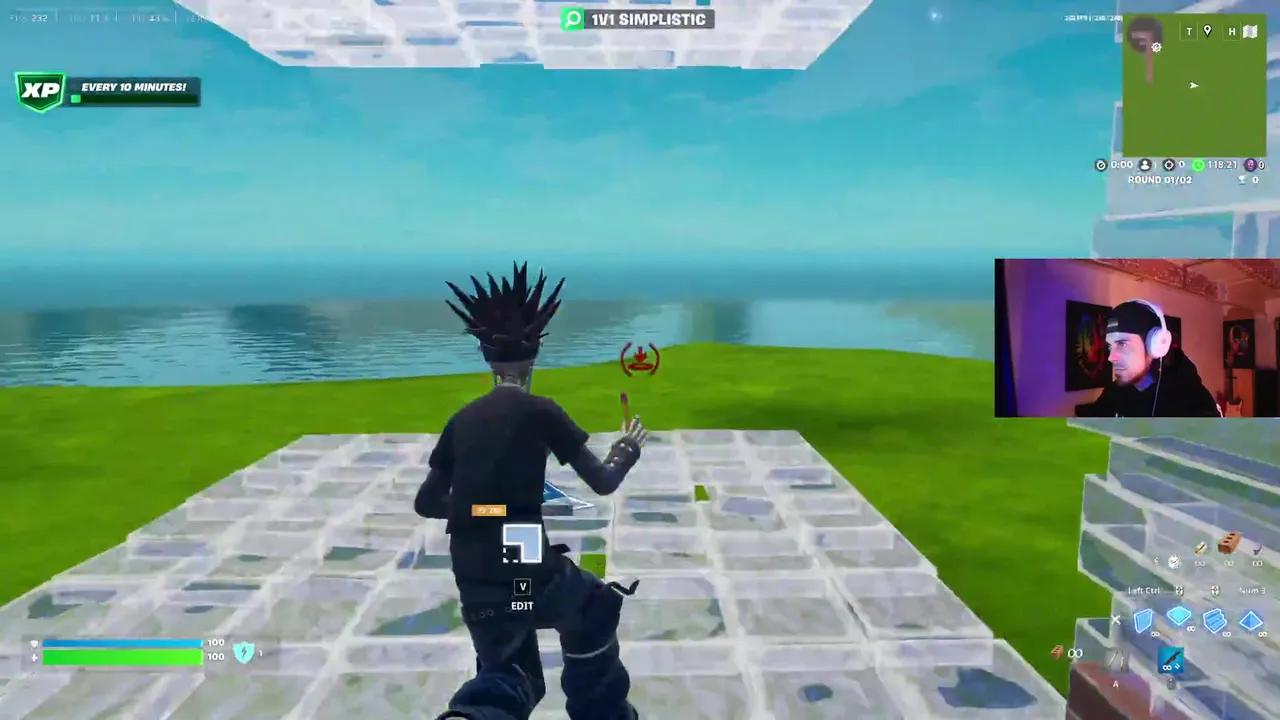Select the knife weapon slot
This screenshot has width=1280, height=720.
click(1170, 659)
